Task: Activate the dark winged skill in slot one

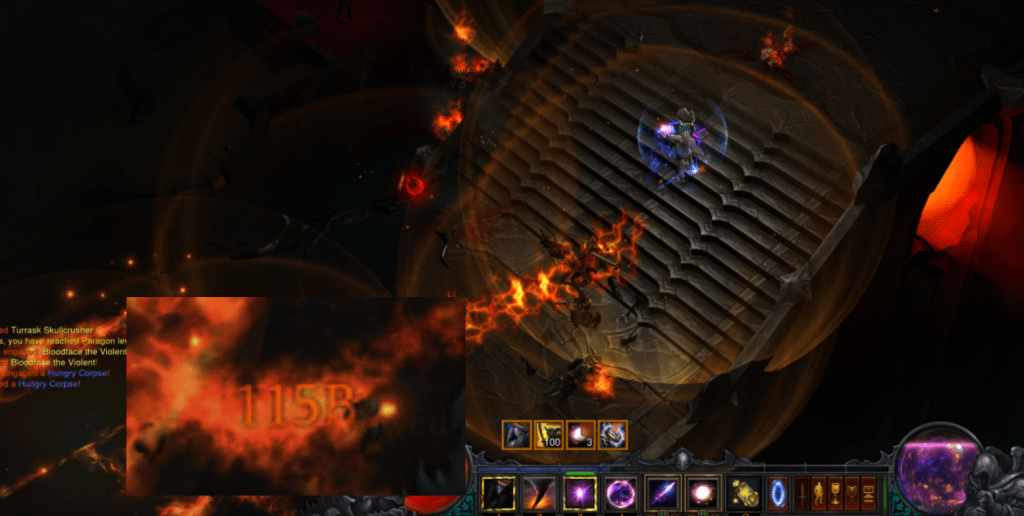Action: point(498,493)
